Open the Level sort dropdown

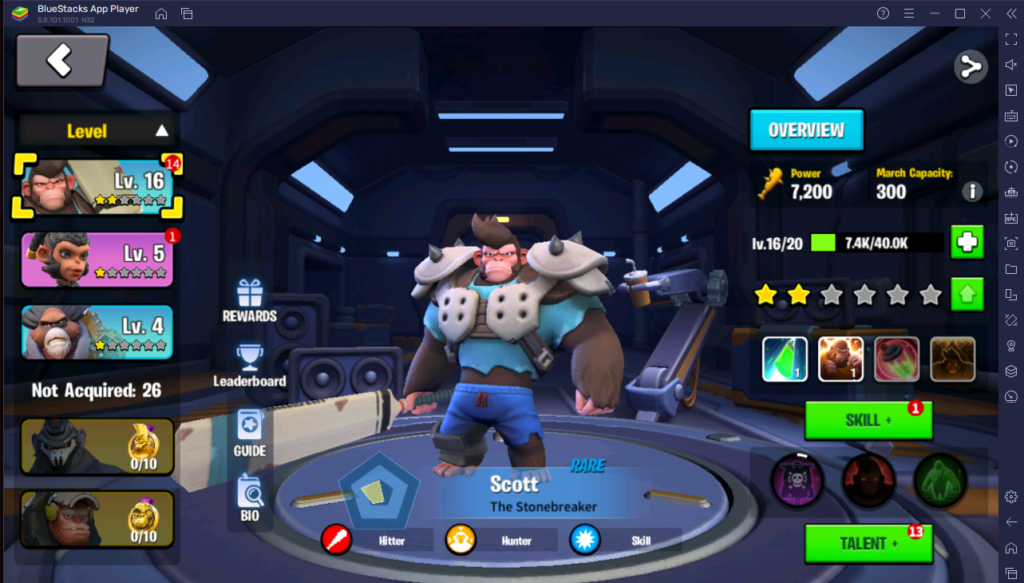[98, 130]
